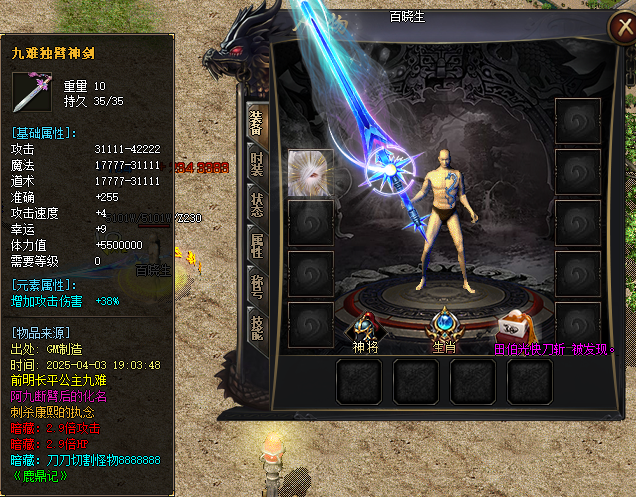This screenshot has height=497, width=636.
Task: Click the glowing blue sword on the character
Action: pyautogui.click(x=383, y=172)
